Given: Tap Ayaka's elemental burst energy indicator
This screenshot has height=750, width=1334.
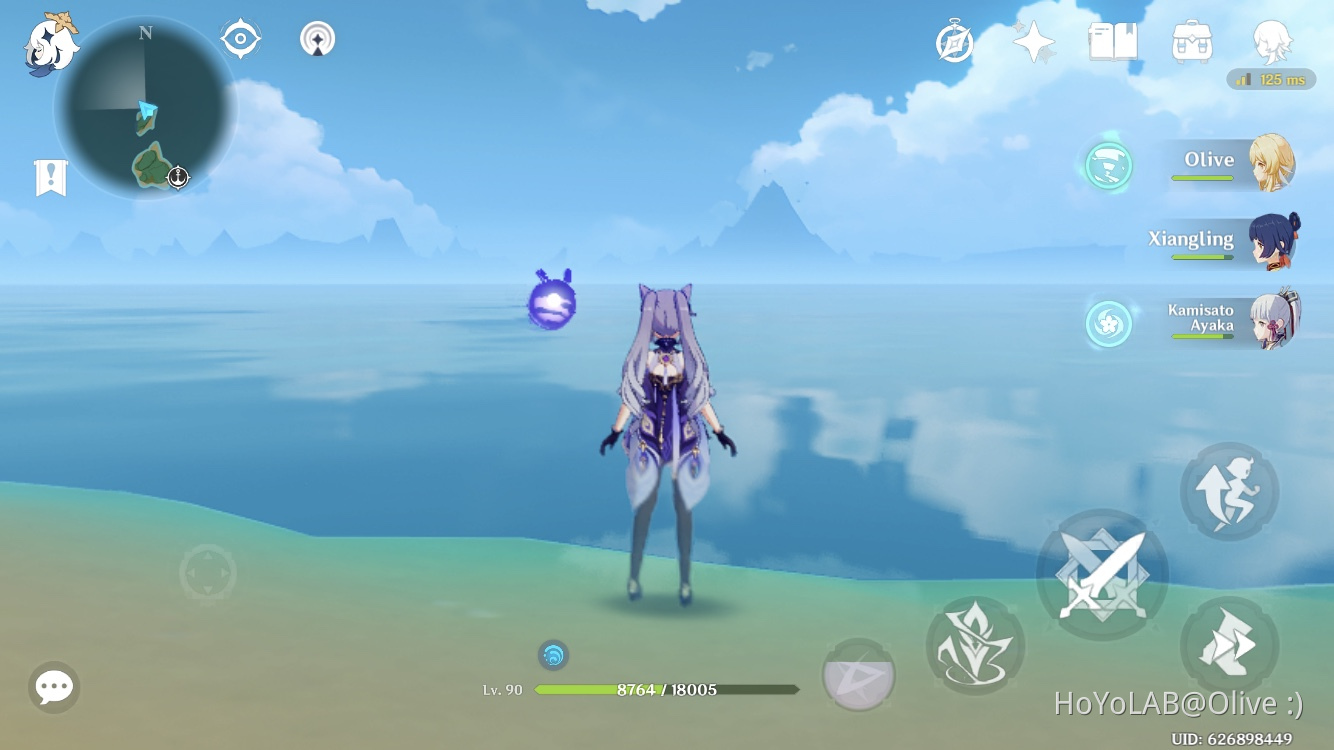Looking at the screenshot, I should tap(1108, 324).
